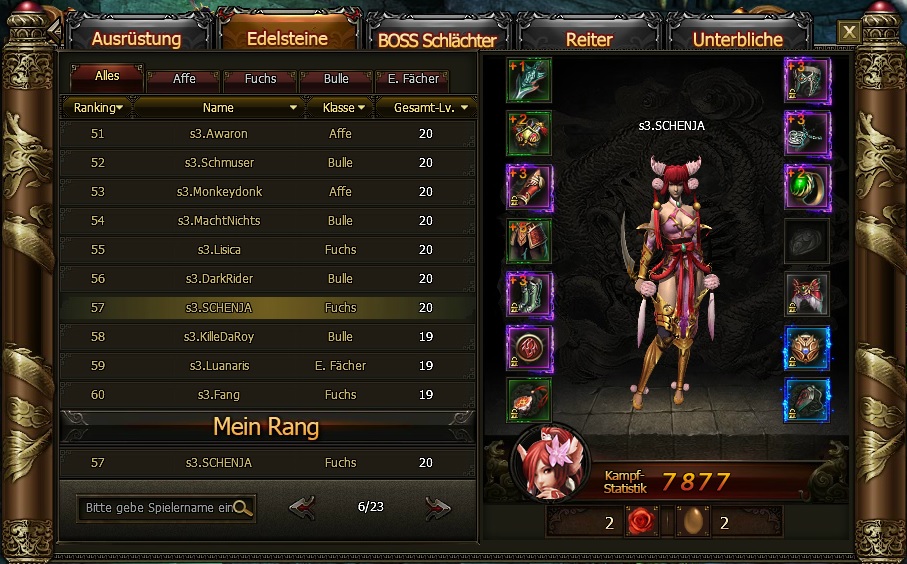Image resolution: width=907 pixels, height=564 pixels.
Task: Show only Bulle class players
Action: [x=337, y=78]
